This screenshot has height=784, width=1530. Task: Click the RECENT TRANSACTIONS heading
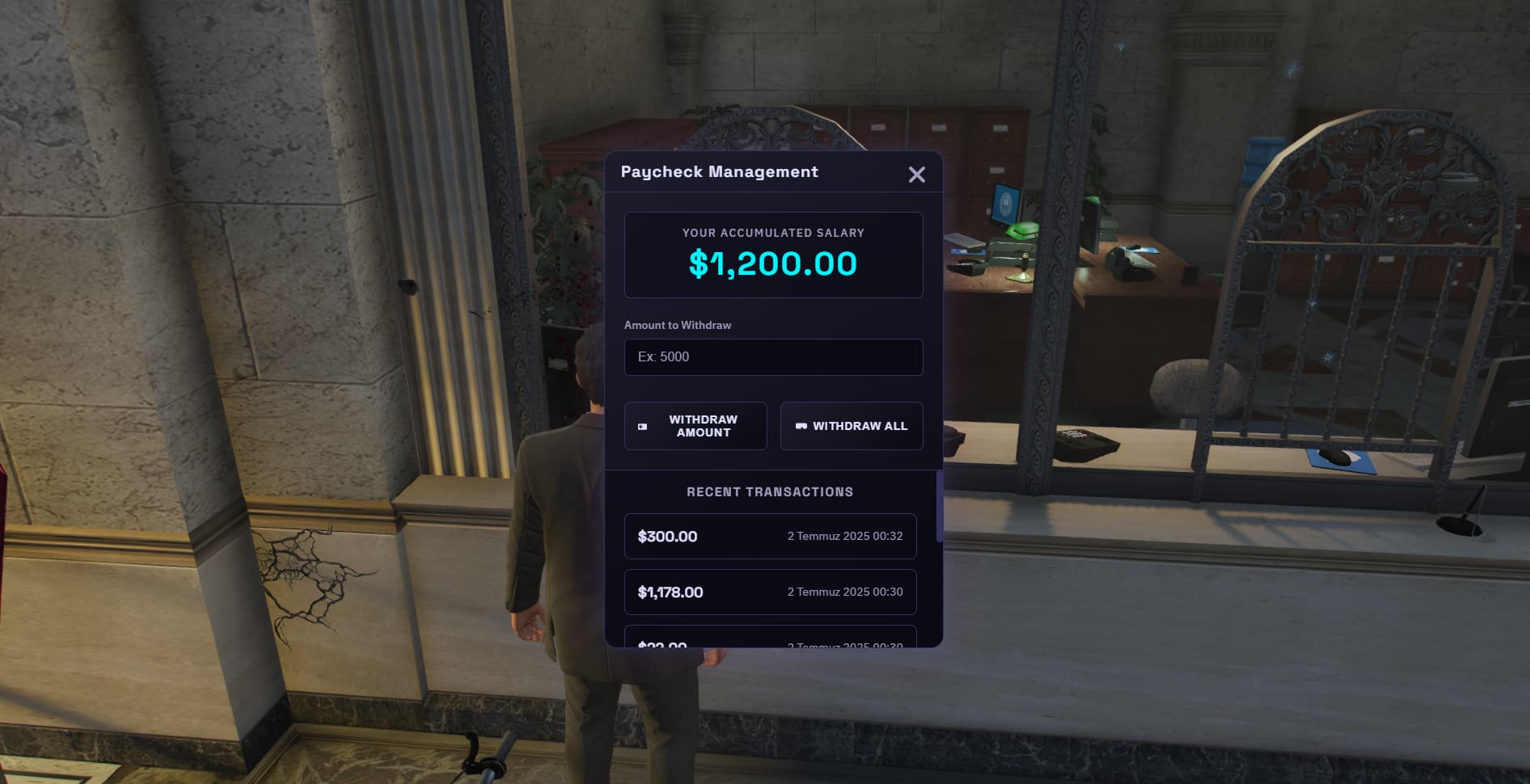(x=770, y=491)
